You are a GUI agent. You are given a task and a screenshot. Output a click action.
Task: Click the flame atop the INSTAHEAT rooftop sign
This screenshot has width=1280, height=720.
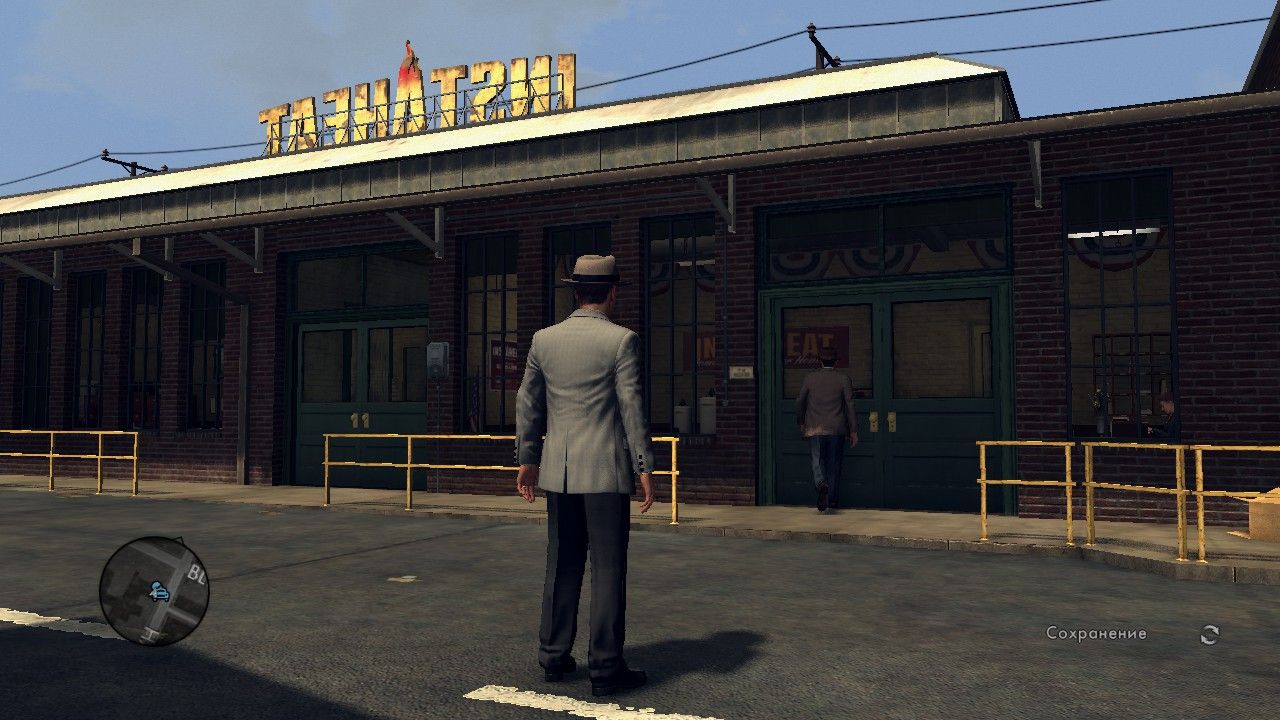[409, 60]
